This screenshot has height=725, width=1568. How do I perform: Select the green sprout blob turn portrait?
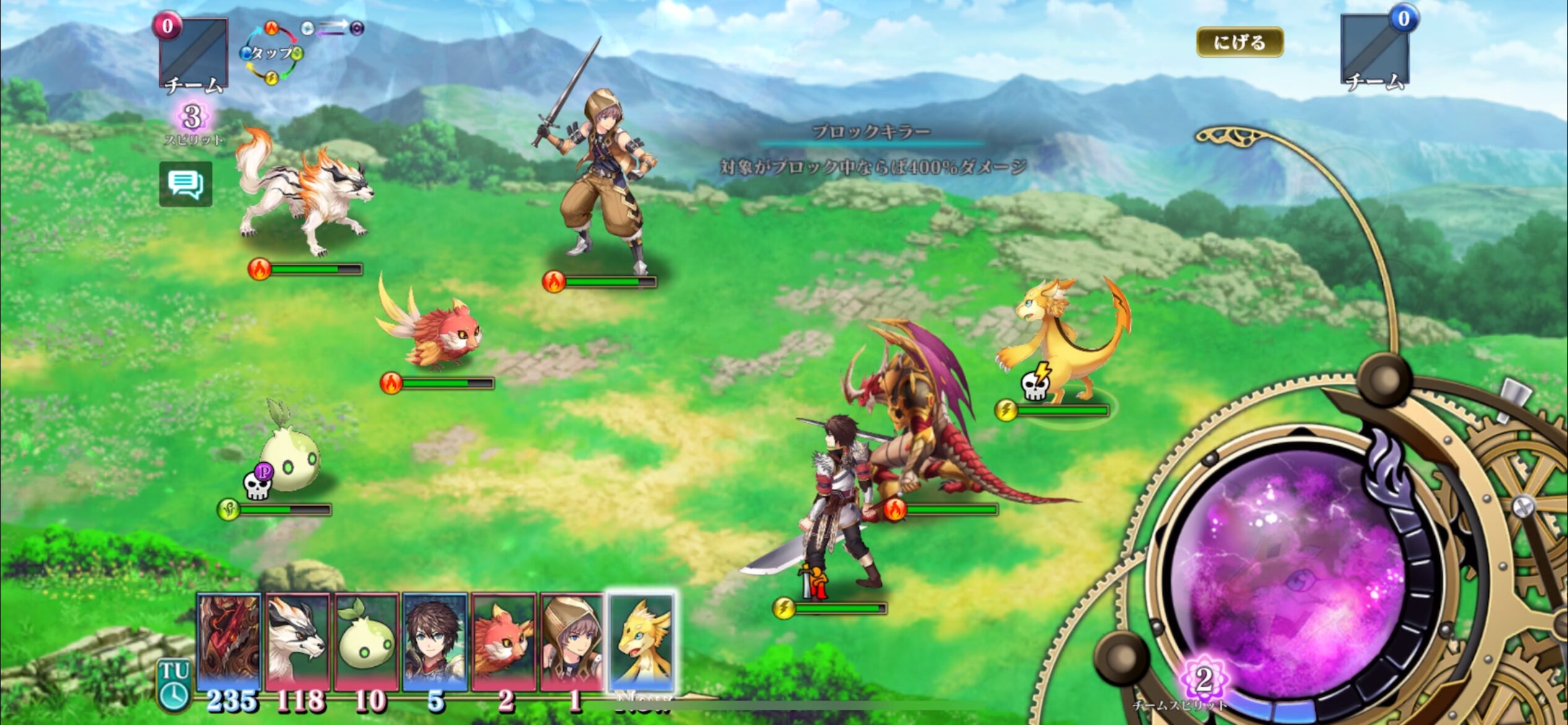(x=366, y=641)
